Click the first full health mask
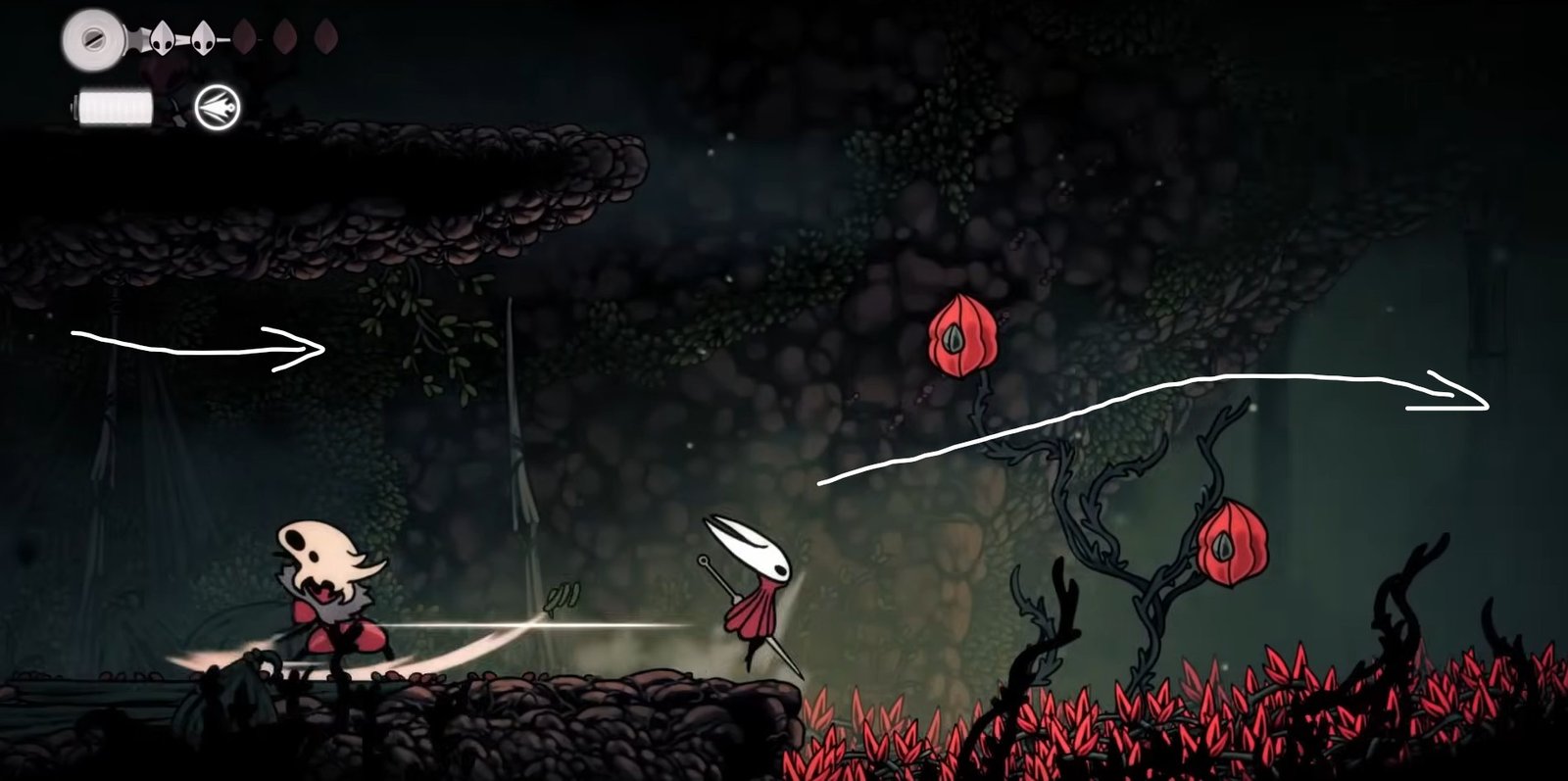Screen dimensions: 1568x781 coord(165,40)
